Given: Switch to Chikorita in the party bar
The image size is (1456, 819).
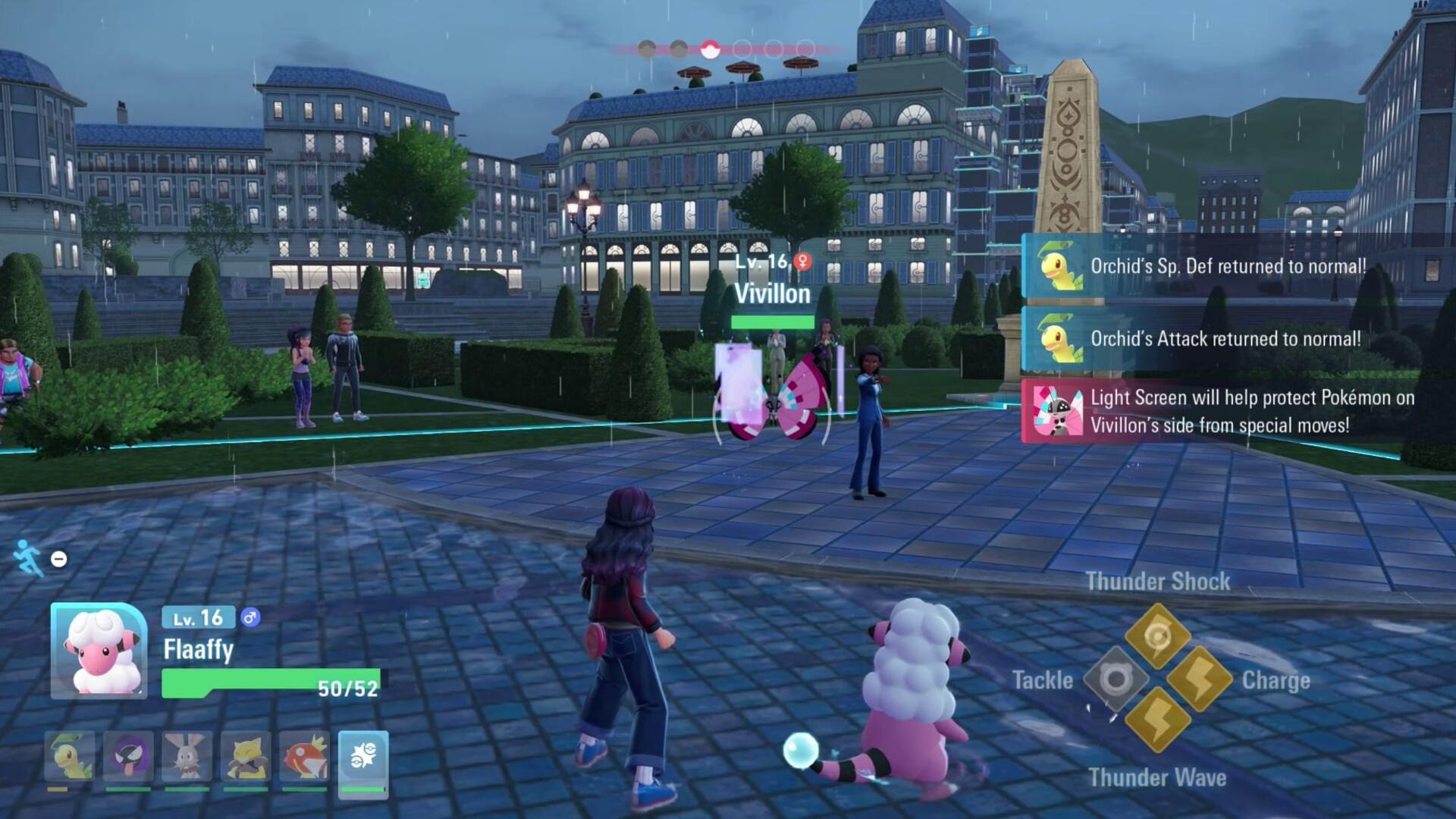Looking at the screenshot, I should tap(70, 756).
